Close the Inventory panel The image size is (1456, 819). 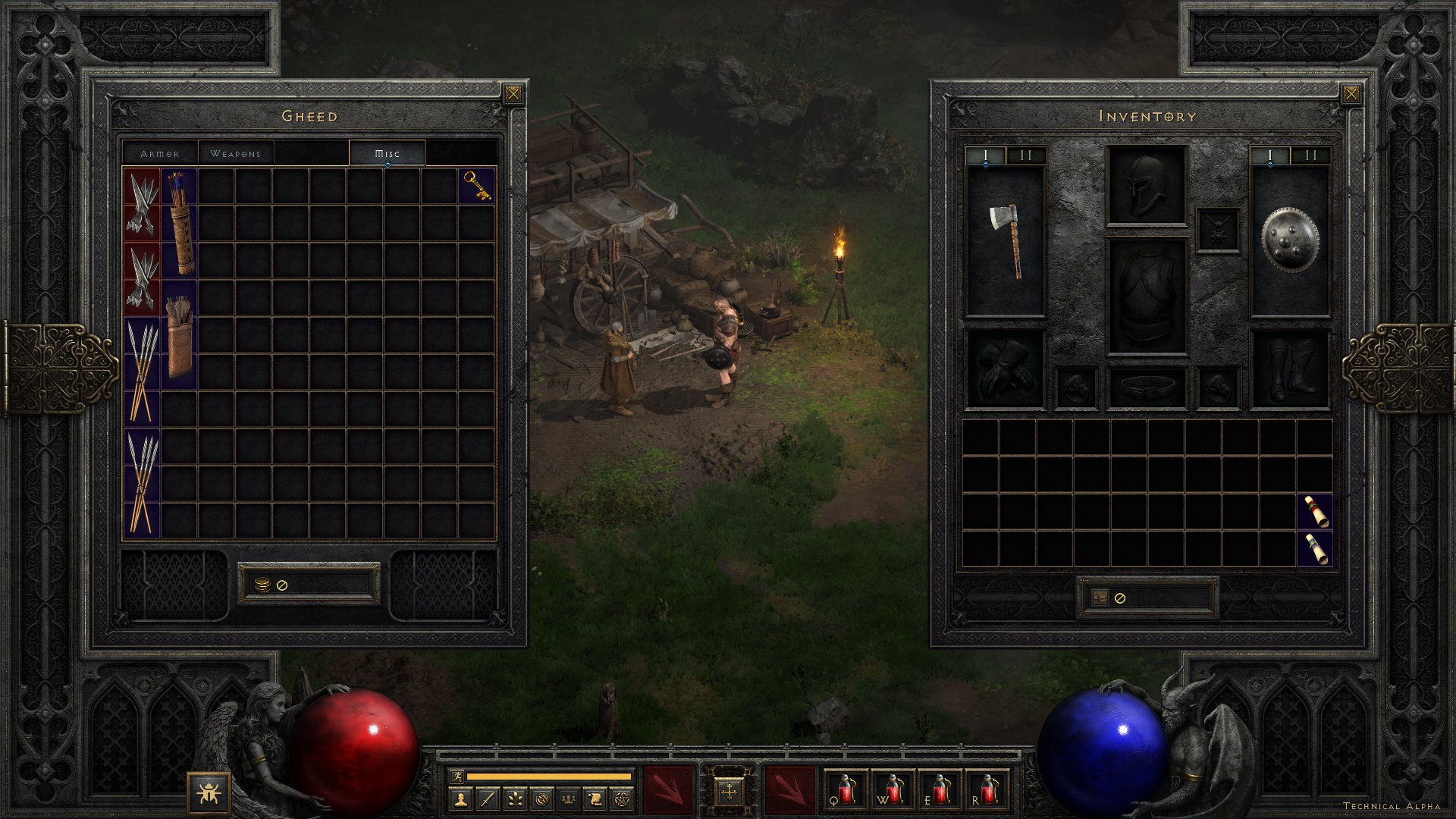pos(1351,94)
